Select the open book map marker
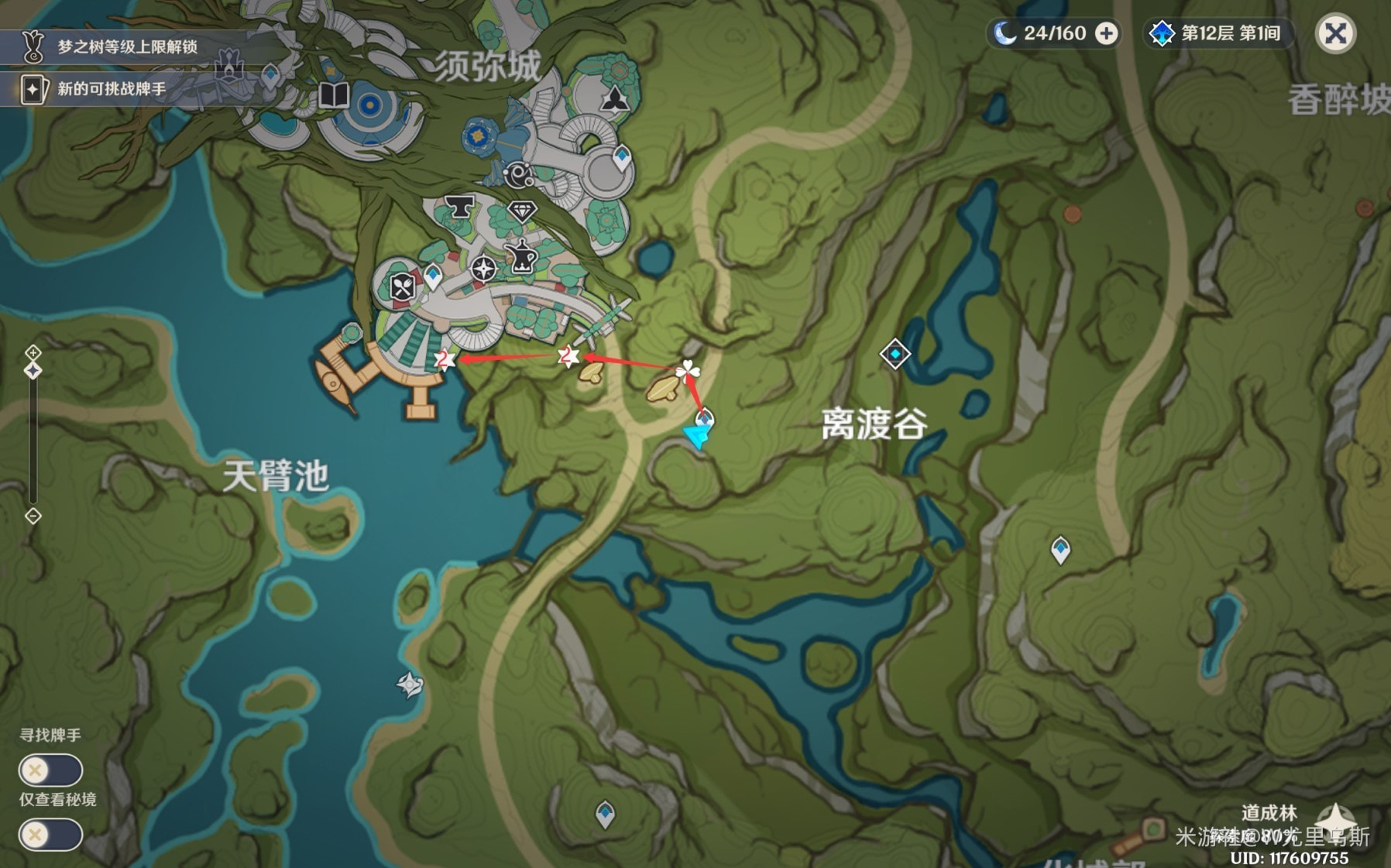The width and height of the screenshot is (1391, 868). (x=334, y=95)
